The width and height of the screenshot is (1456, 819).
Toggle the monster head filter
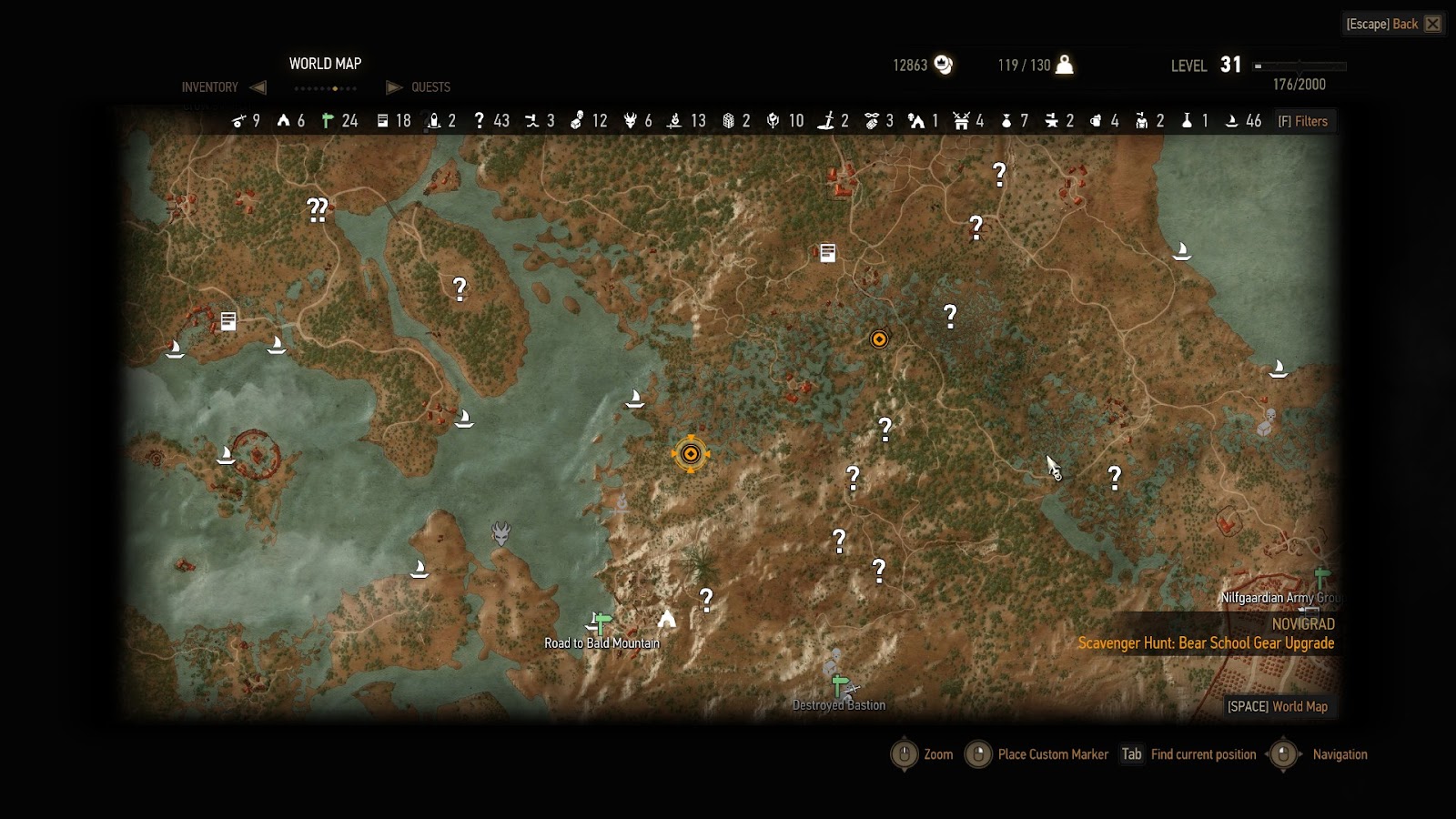(x=630, y=121)
